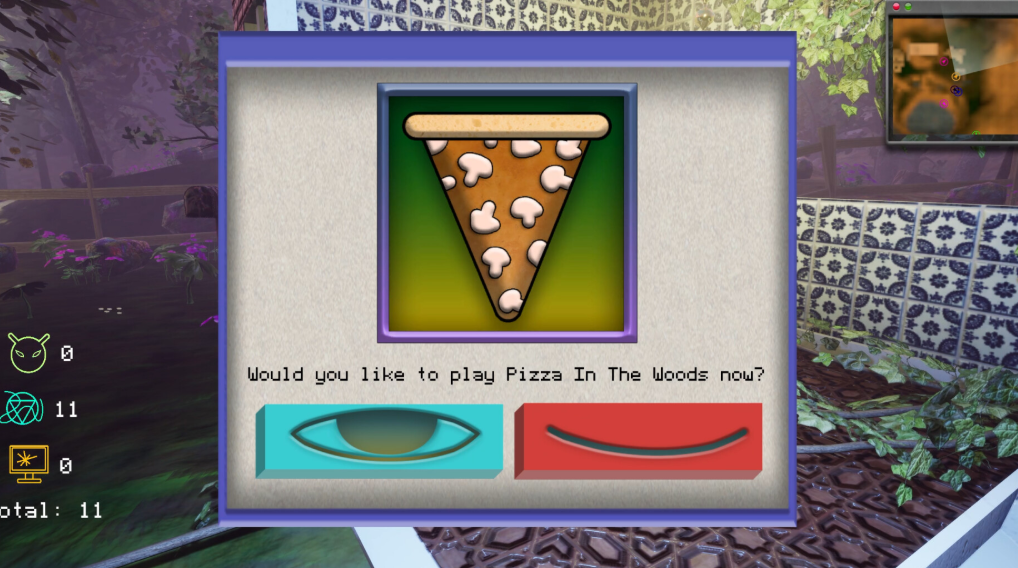Decline with the red closed-eye button
Viewport: 1018px width, 568px height.
coord(638,440)
